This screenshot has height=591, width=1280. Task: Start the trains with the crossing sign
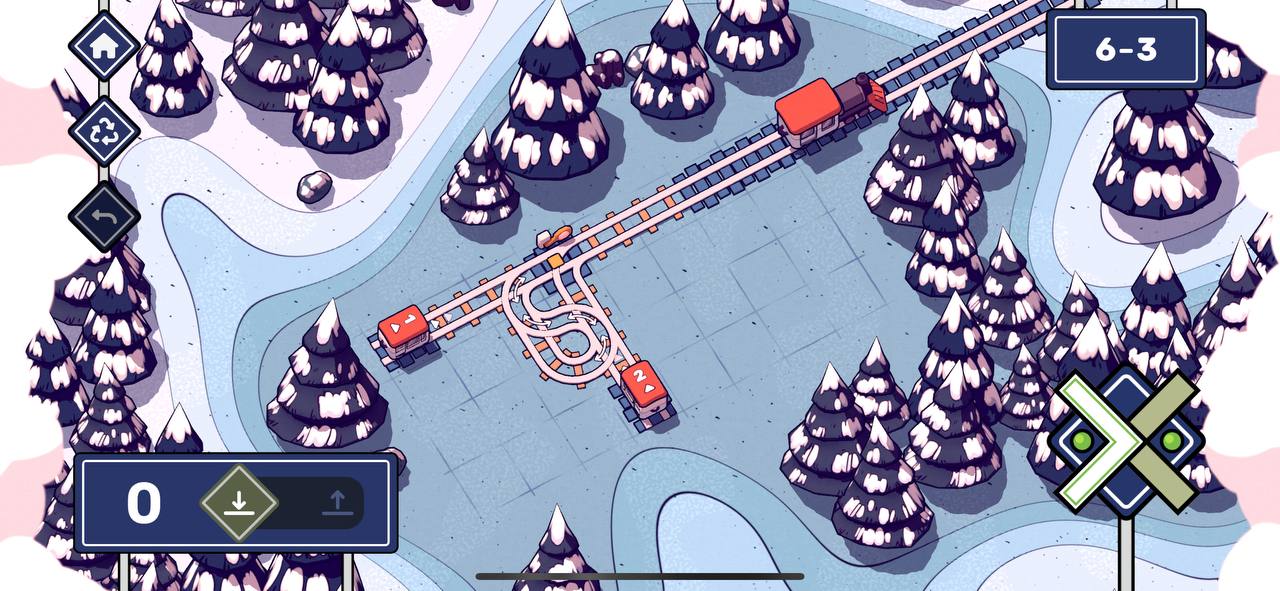point(1129,441)
